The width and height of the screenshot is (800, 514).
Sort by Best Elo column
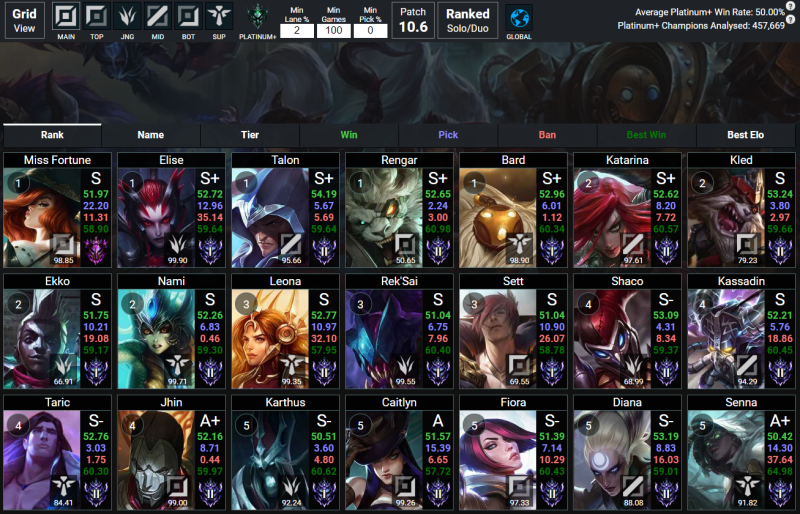click(x=745, y=134)
